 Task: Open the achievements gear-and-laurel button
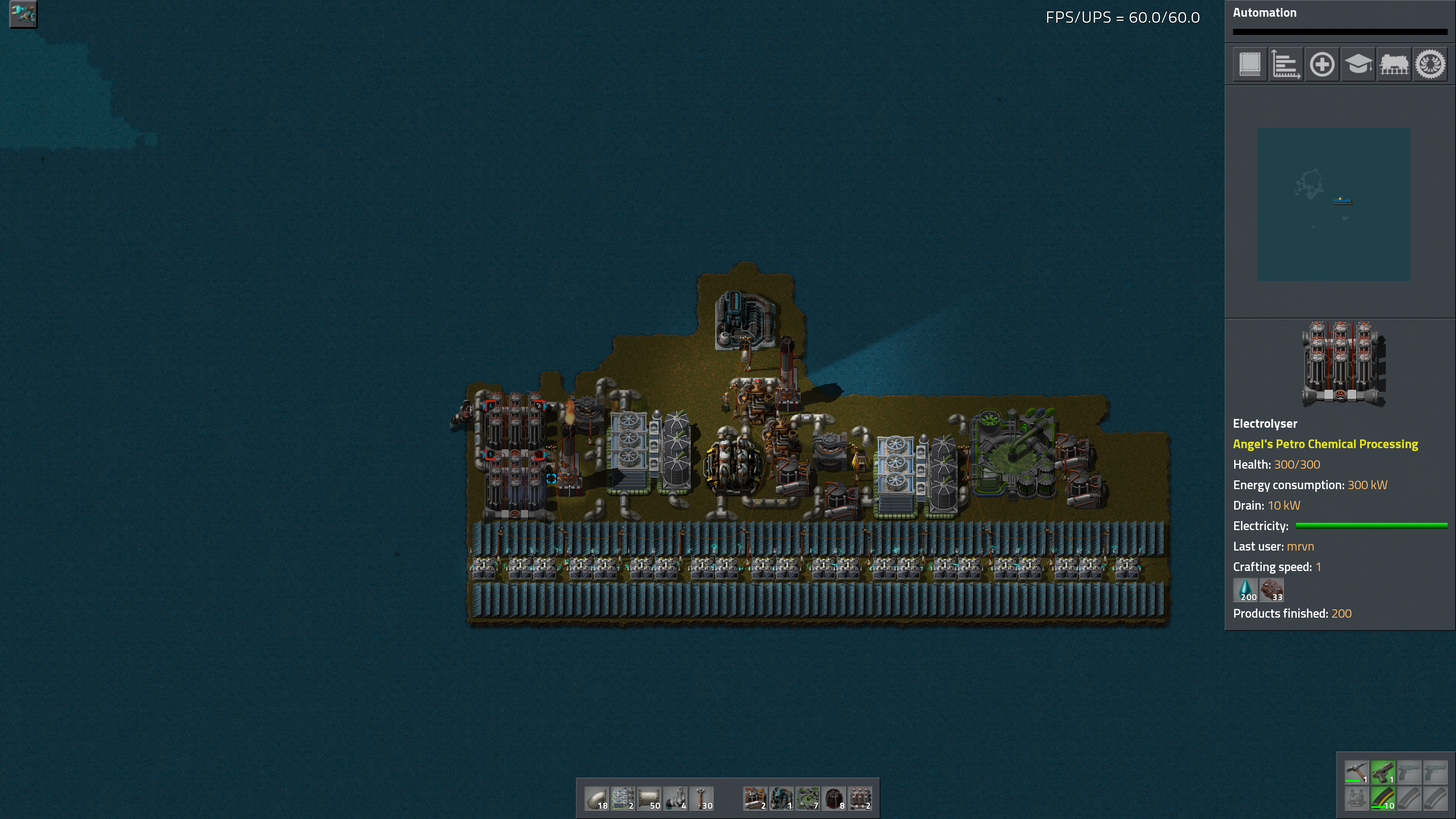coord(1431,64)
